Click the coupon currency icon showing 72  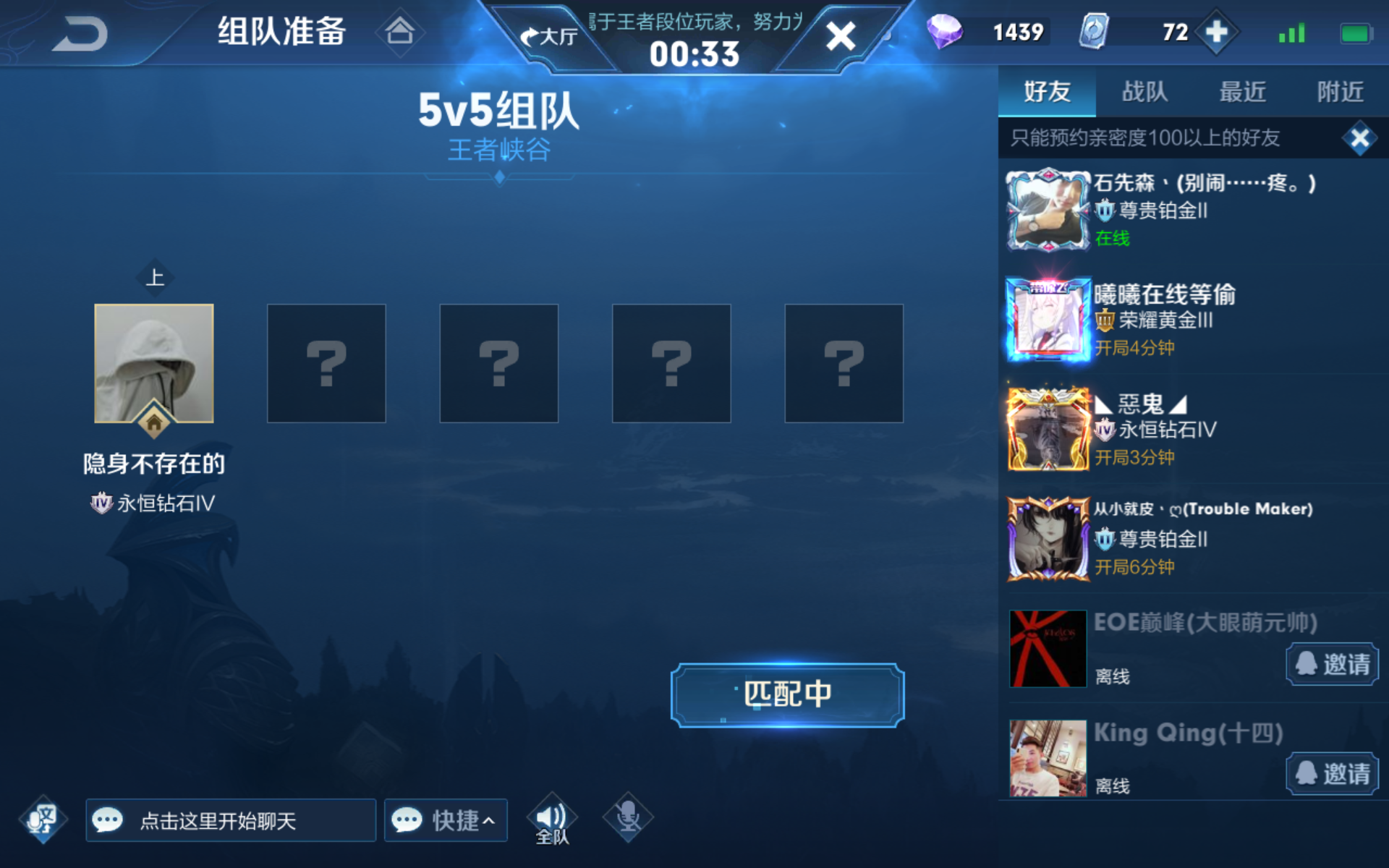tap(1094, 31)
